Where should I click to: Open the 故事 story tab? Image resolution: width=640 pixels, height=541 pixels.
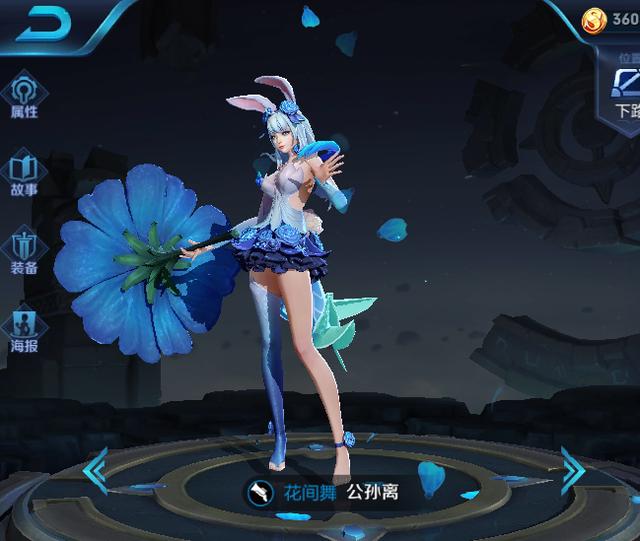point(23,171)
